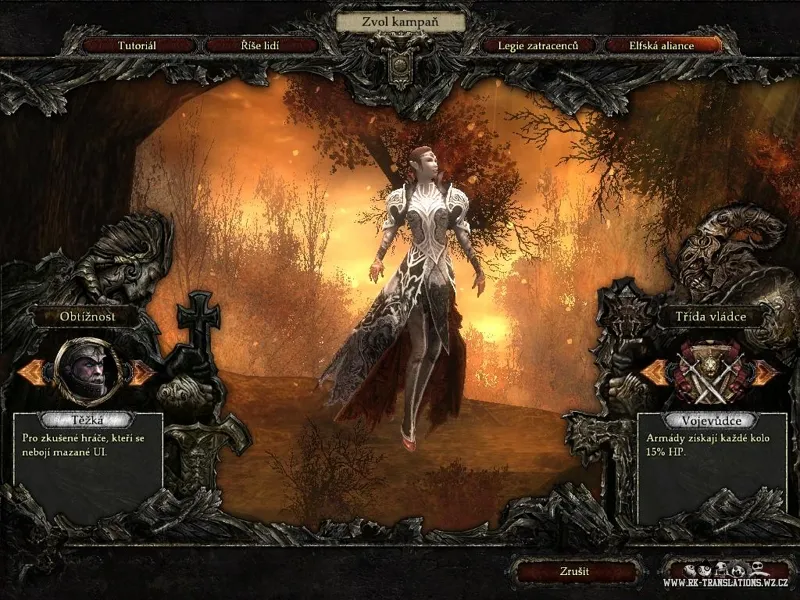The image size is (800, 600).
Task: Click the button behind the rk-translations watermark
Action: pos(724,573)
